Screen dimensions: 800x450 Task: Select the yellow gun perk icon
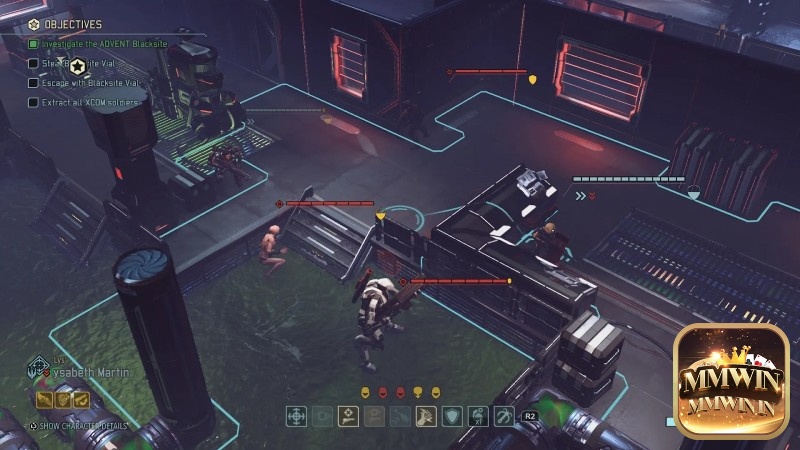click(81, 400)
